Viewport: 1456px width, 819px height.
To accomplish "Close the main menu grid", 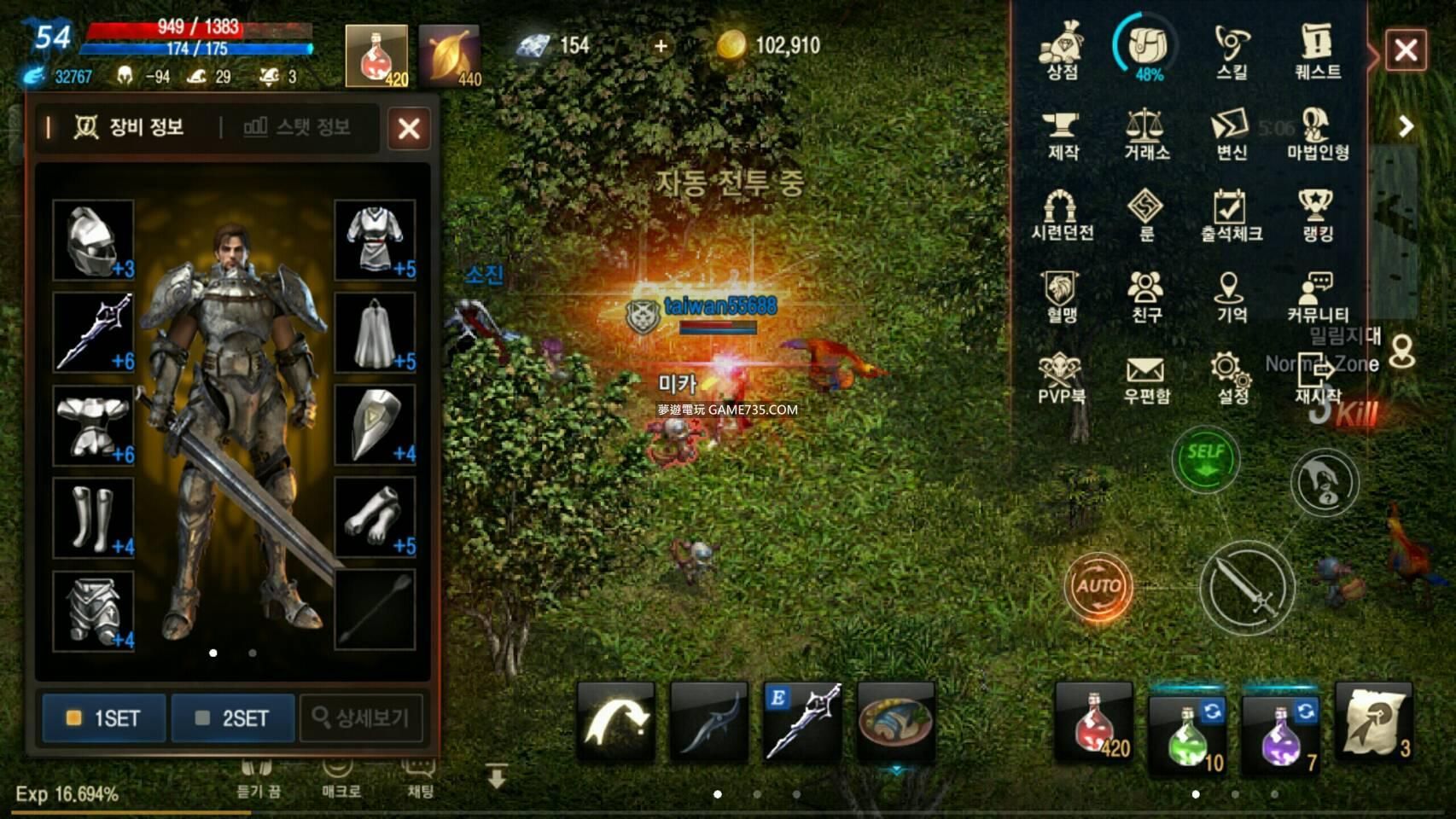I will click(x=1406, y=50).
